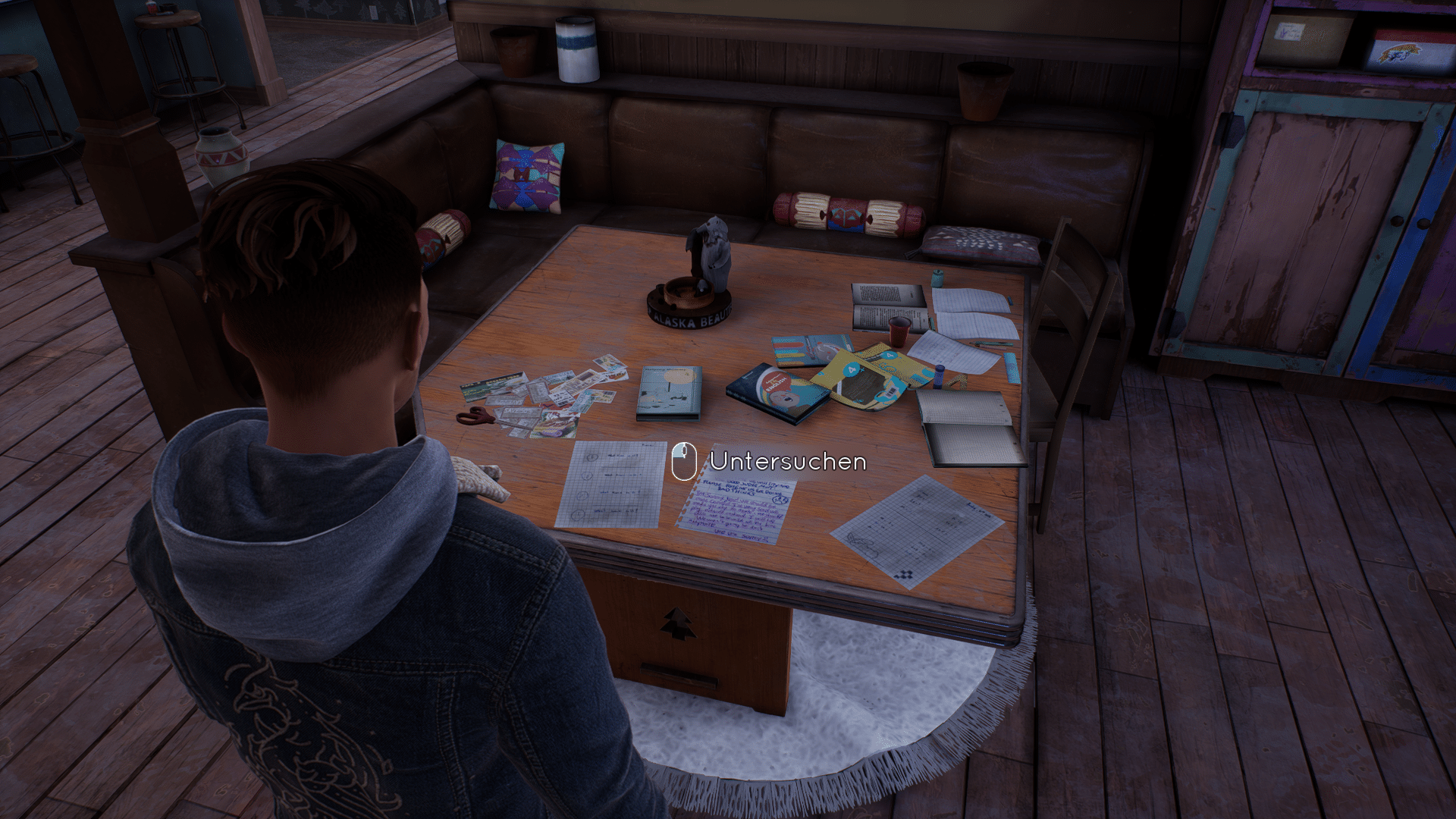Select the Untersuchen interaction option
Image resolution: width=1456 pixels, height=819 pixels.
786,461
